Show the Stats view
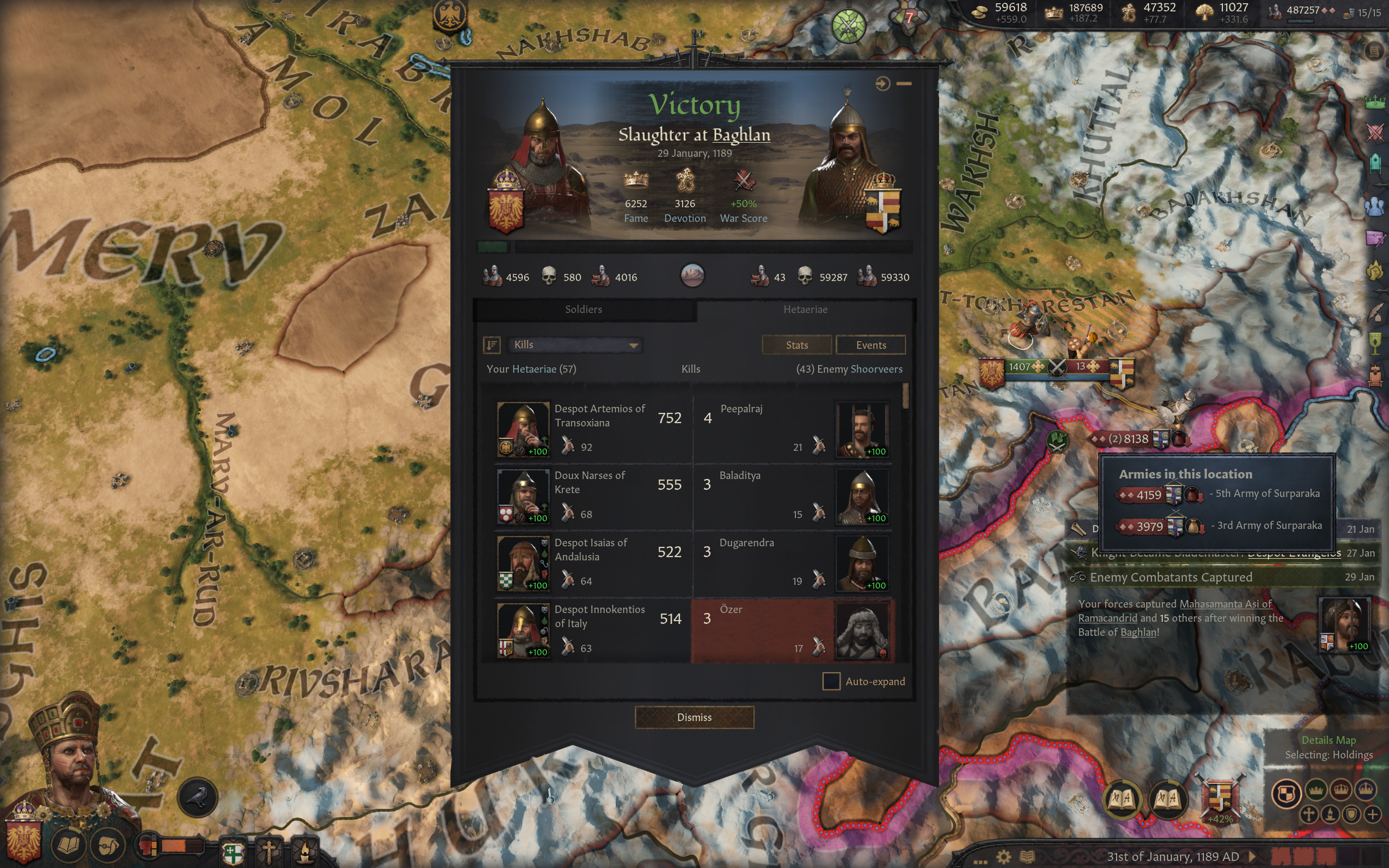Image resolution: width=1389 pixels, height=868 pixels. (796, 345)
